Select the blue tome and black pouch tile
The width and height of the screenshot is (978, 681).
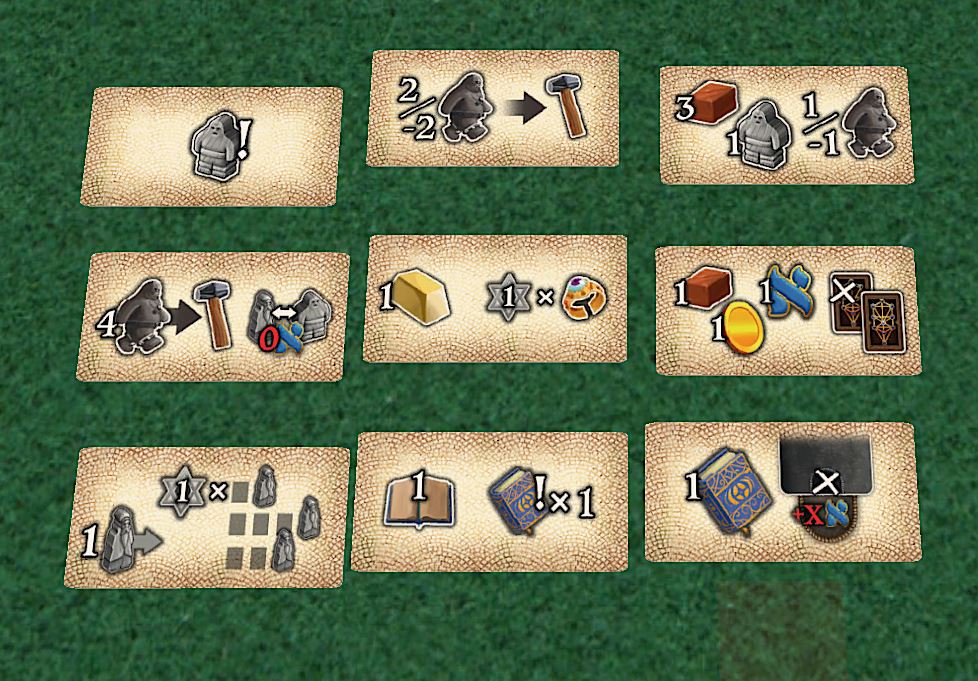(780, 492)
